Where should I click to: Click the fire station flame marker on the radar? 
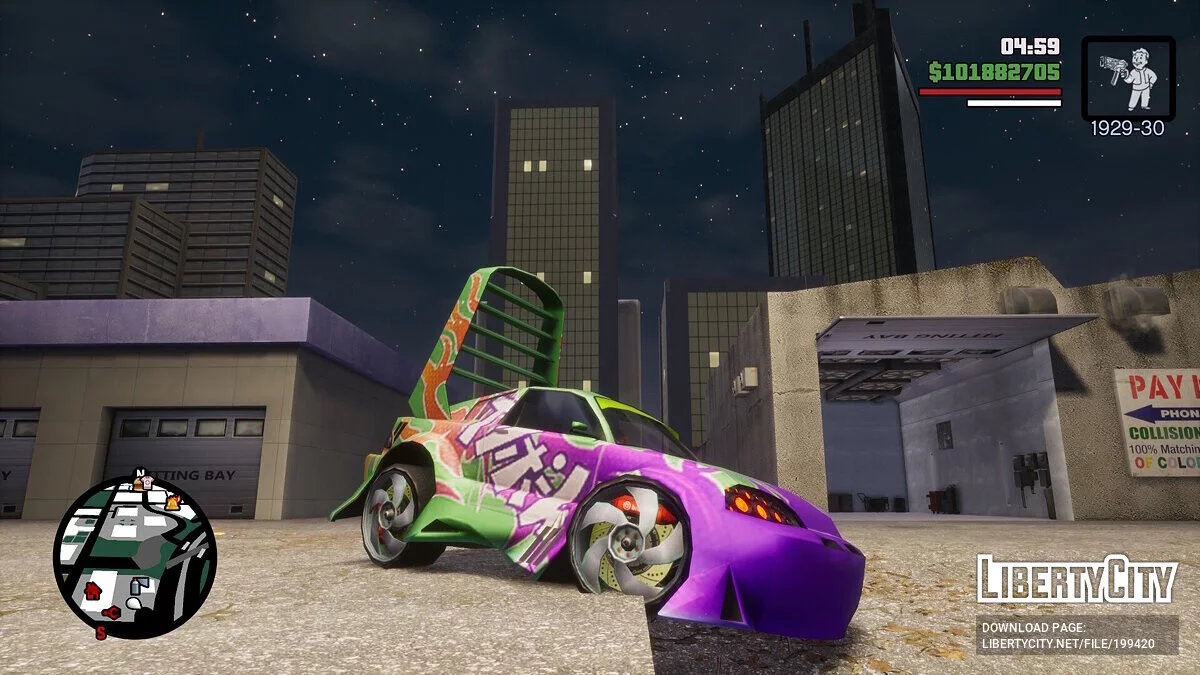click(173, 503)
